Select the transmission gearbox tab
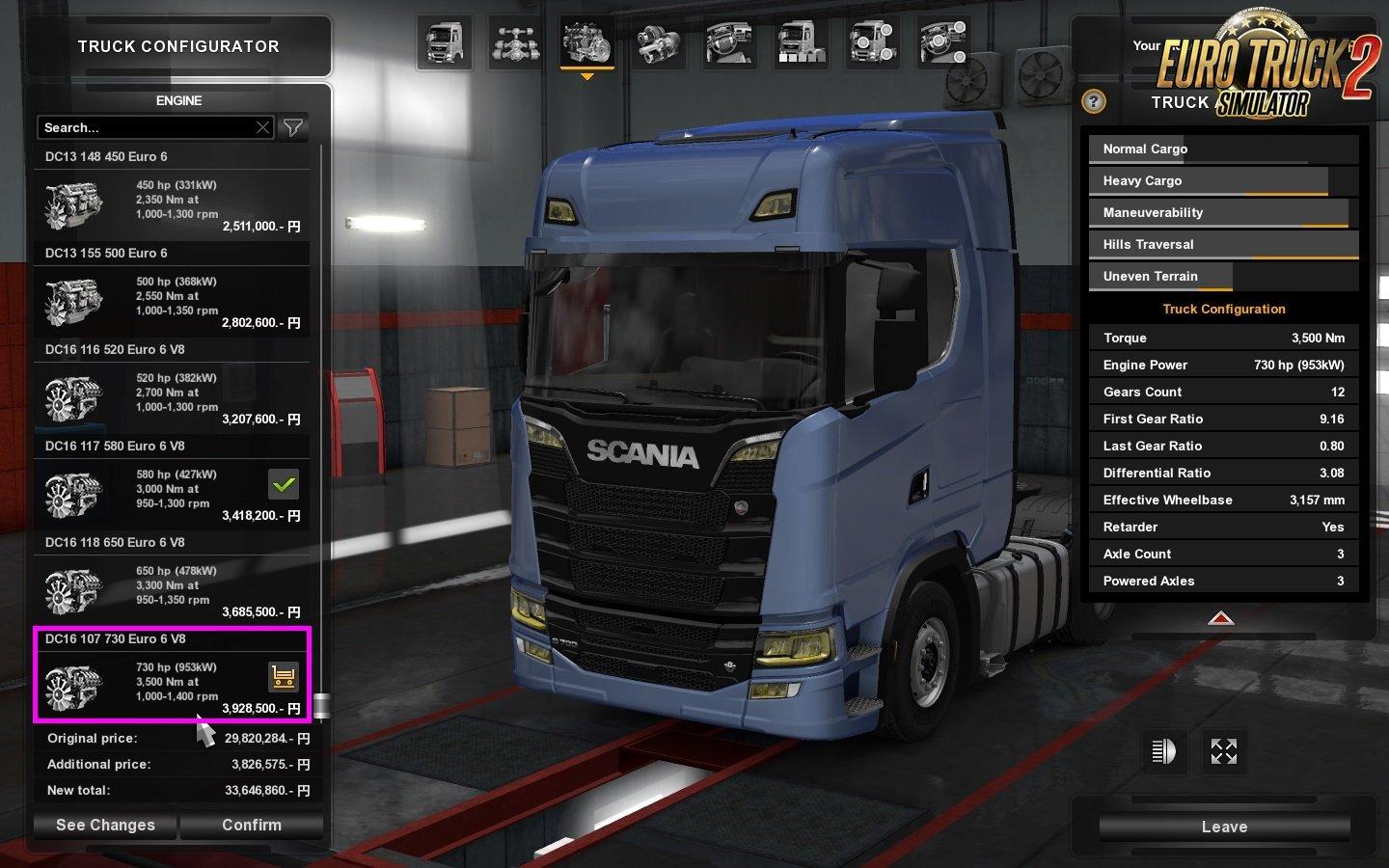This screenshot has height=868, width=1389. [x=658, y=43]
